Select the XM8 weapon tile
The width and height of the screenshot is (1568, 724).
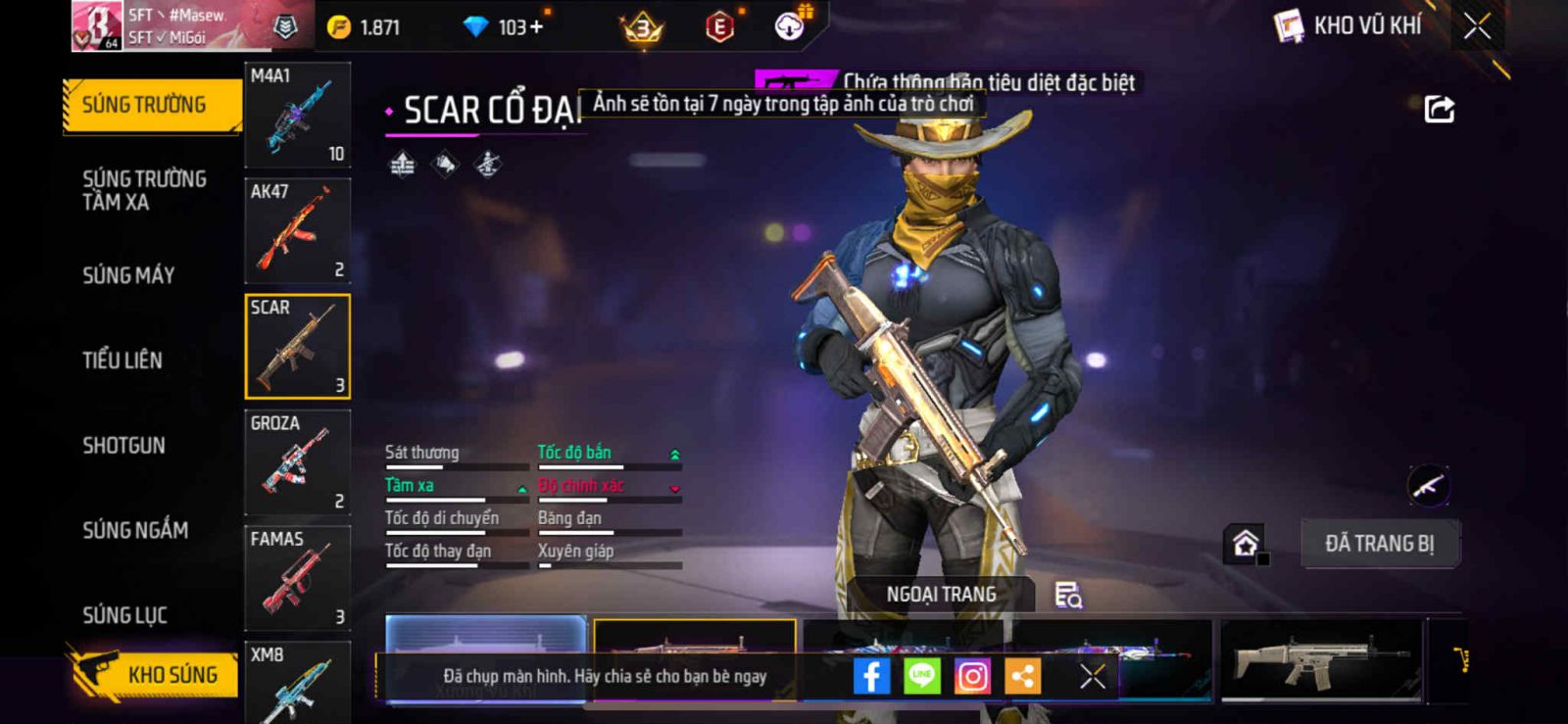point(297,684)
